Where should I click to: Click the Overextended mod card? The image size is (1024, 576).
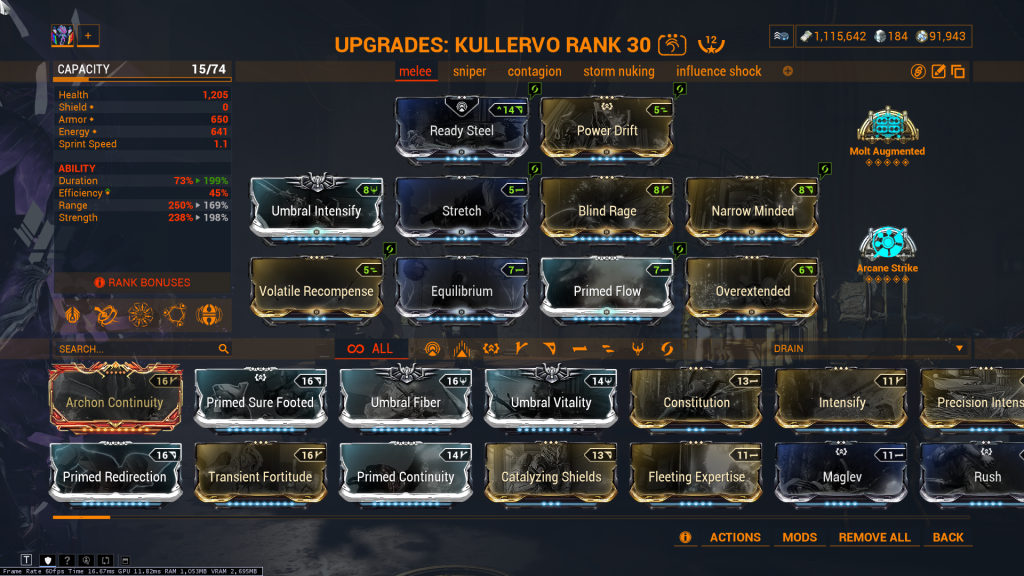752,289
